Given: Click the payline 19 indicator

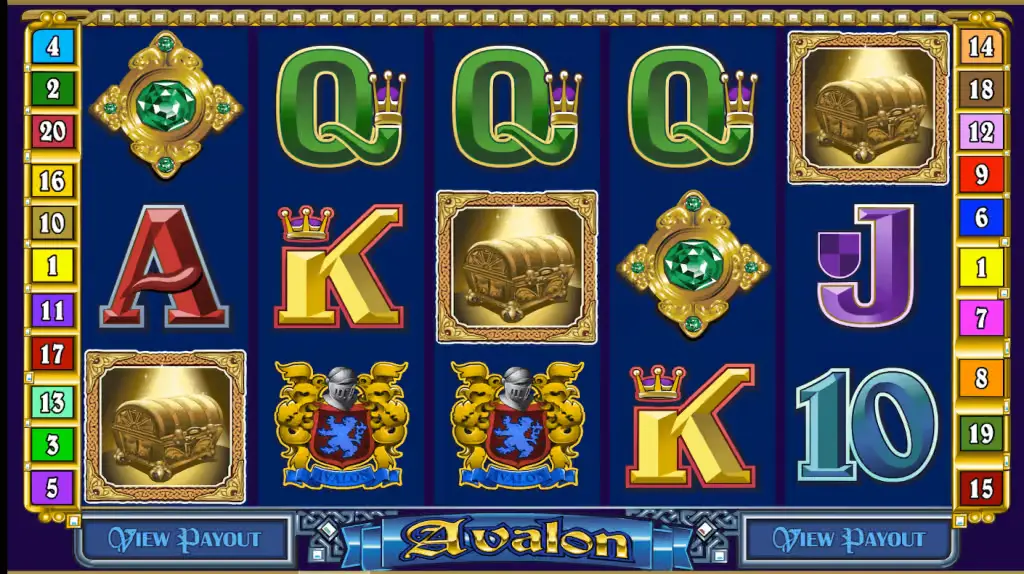Looking at the screenshot, I should coord(981,433).
